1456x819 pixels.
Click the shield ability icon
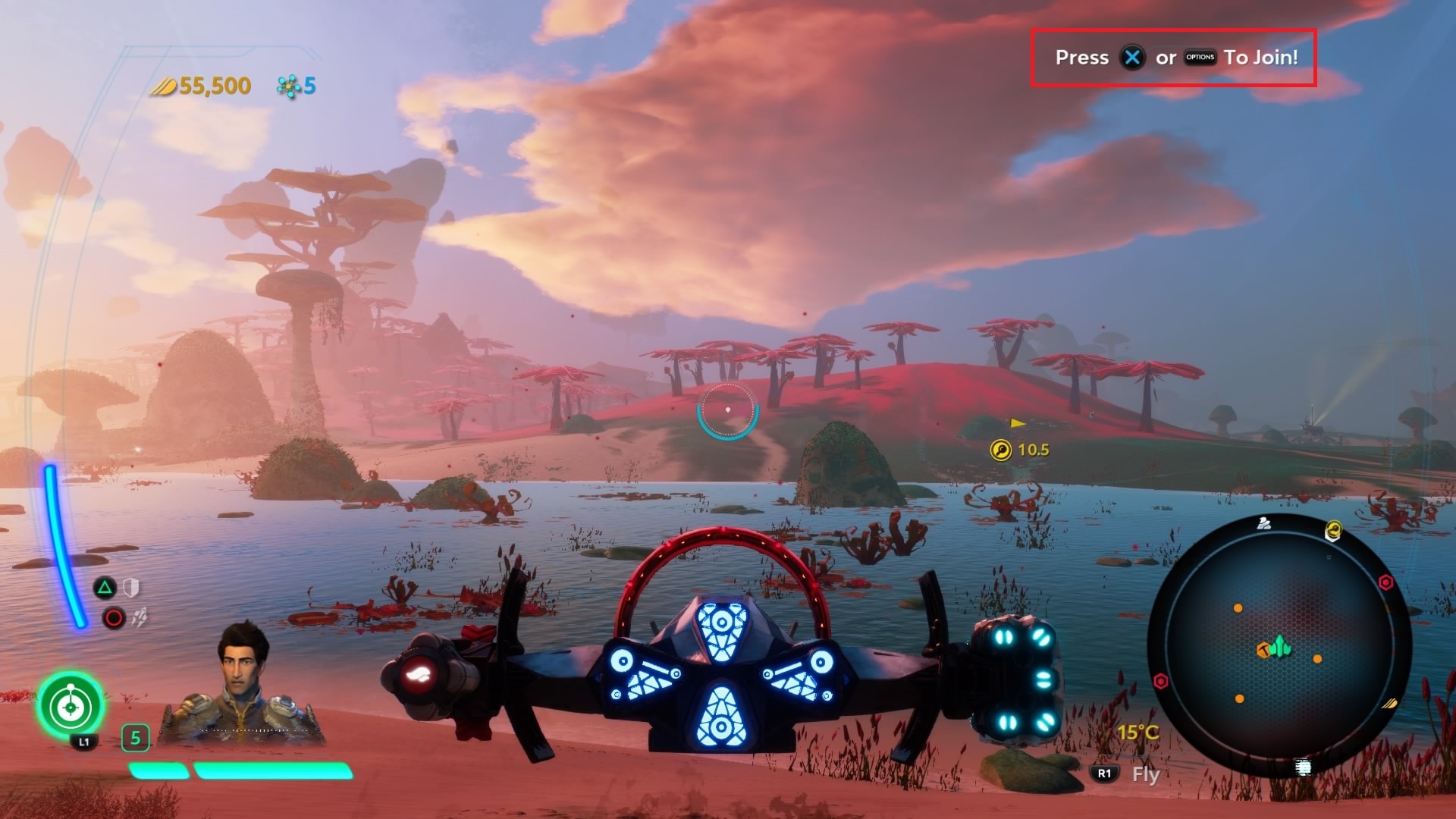coord(131,587)
